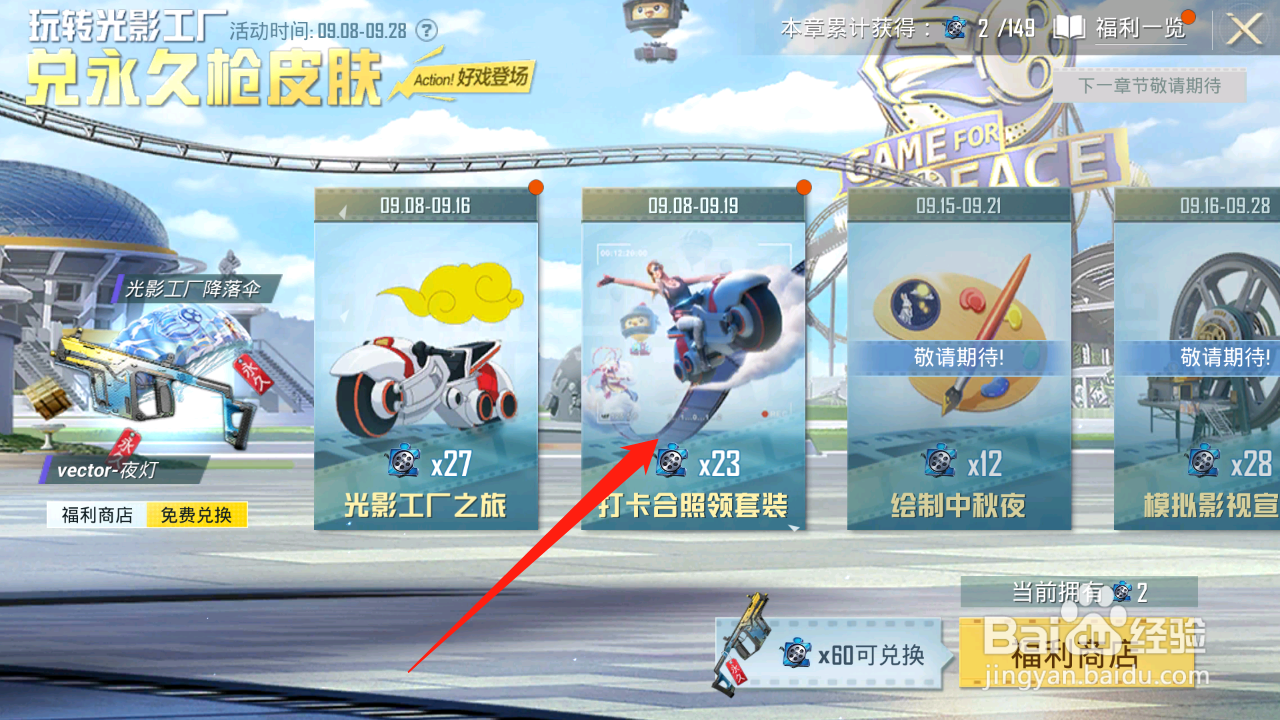This screenshot has width=1280, height=720.
Task: Select the 09.16-09.28 event card tab
Action: click(x=1210, y=360)
